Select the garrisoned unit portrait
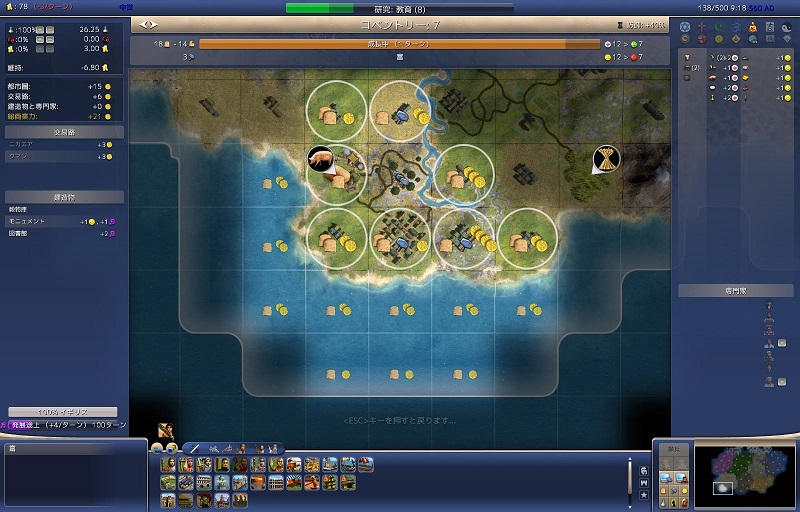Image resolution: width=800 pixels, height=512 pixels. [165, 430]
